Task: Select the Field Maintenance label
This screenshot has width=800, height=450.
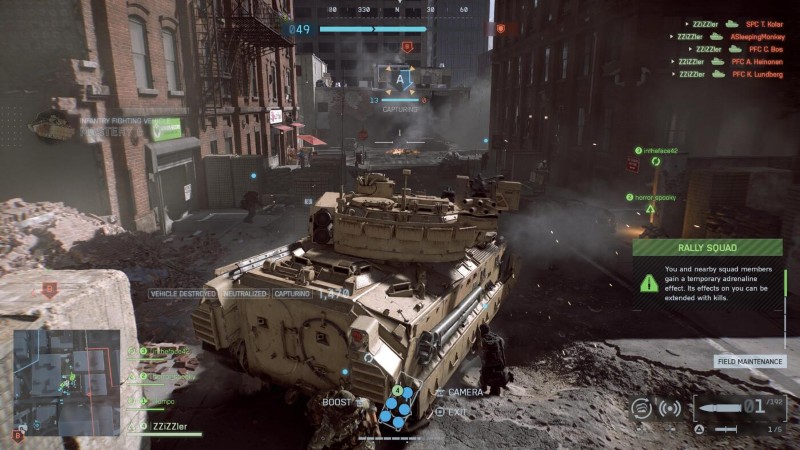Action: click(x=750, y=361)
